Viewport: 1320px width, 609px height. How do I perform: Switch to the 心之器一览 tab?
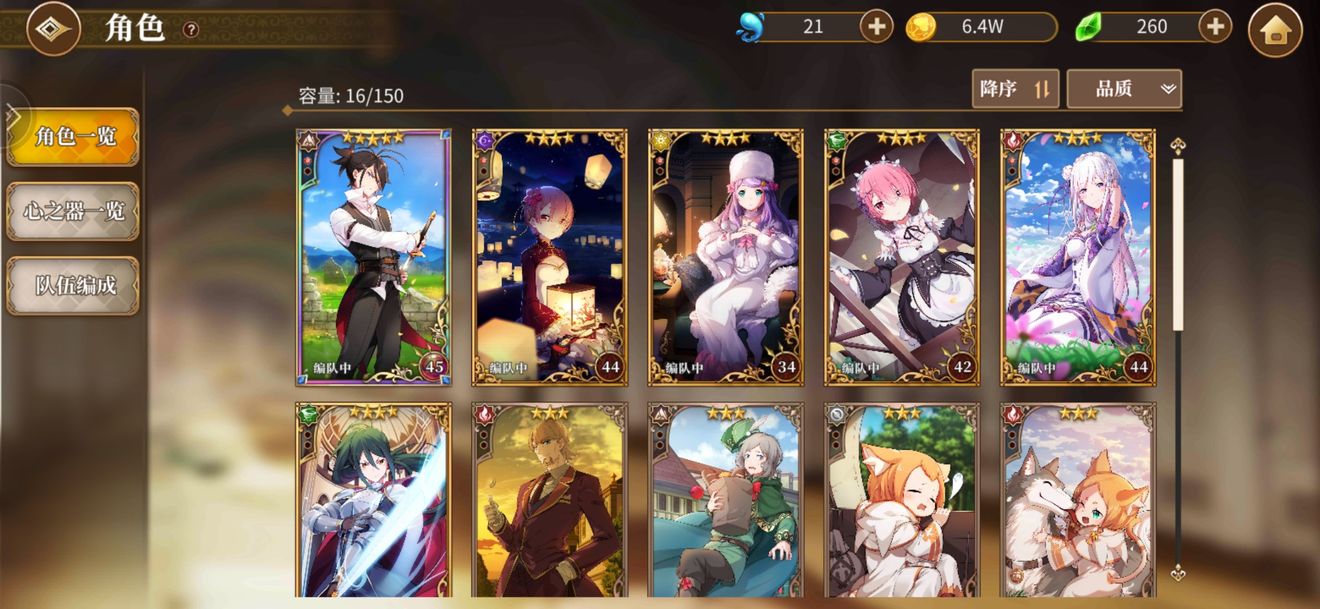tap(73, 211)
